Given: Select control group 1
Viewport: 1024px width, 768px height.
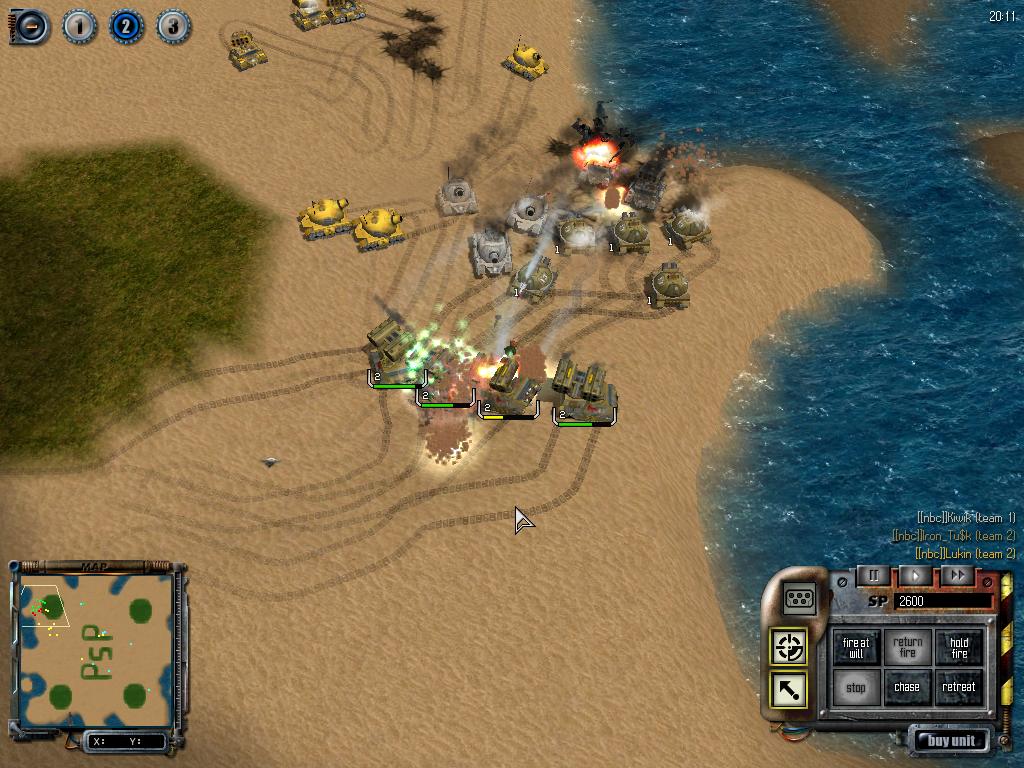Looking at the screenshot, I should click(79, 26).
